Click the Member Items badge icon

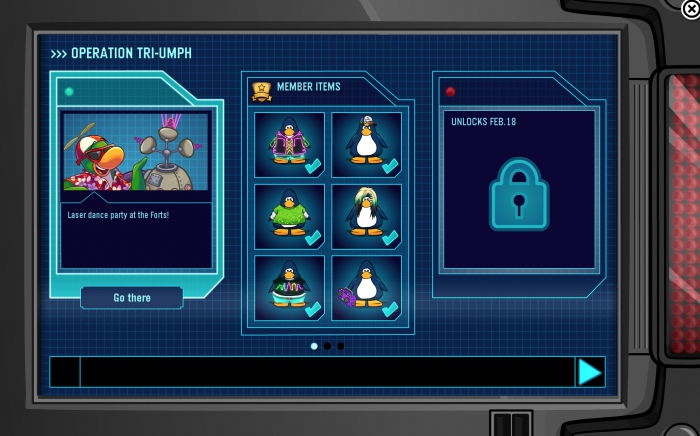(261, 90)
